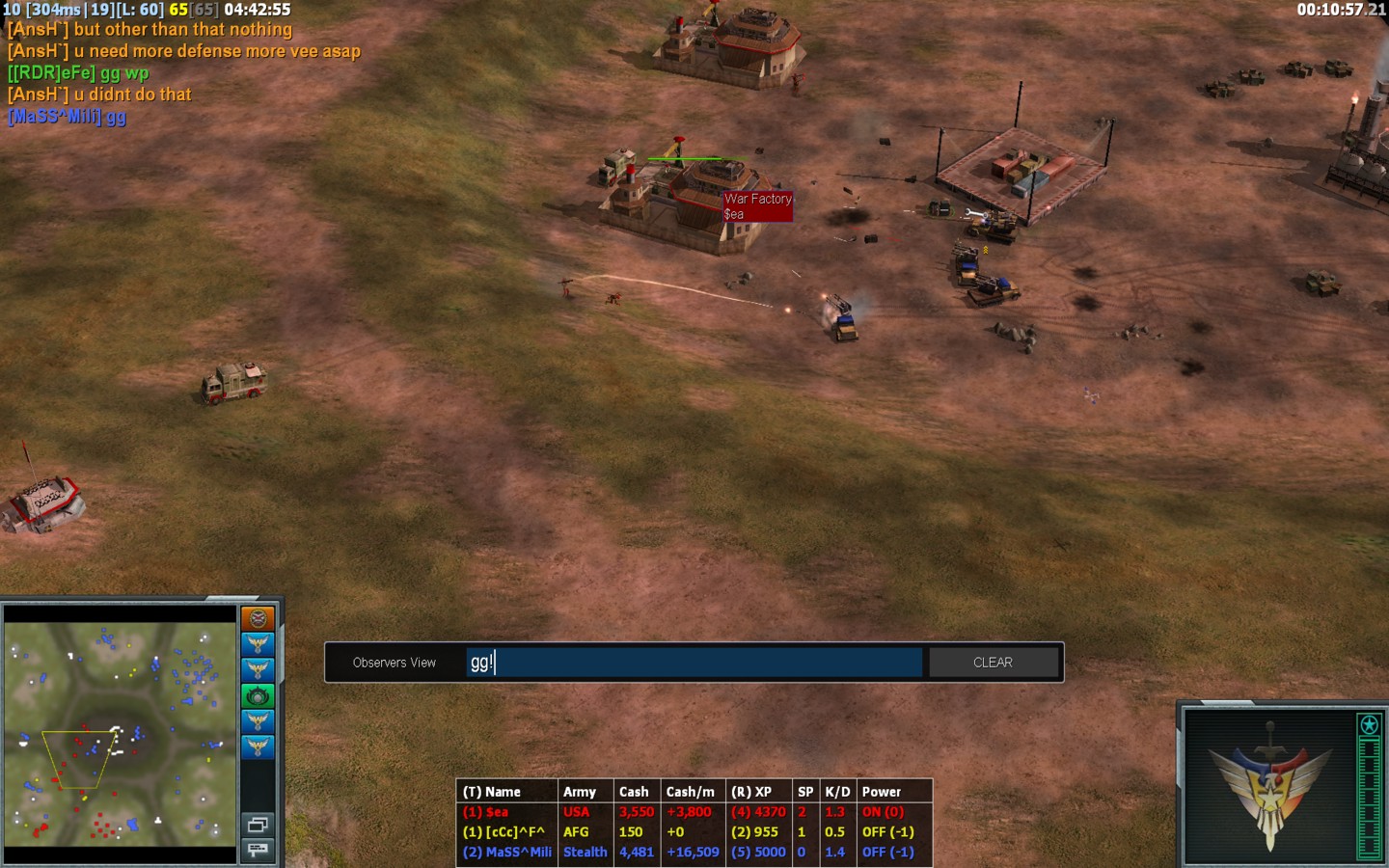Select the green faction emblem button
This screenshot has height=868, width=1389.
pos(258,695)
